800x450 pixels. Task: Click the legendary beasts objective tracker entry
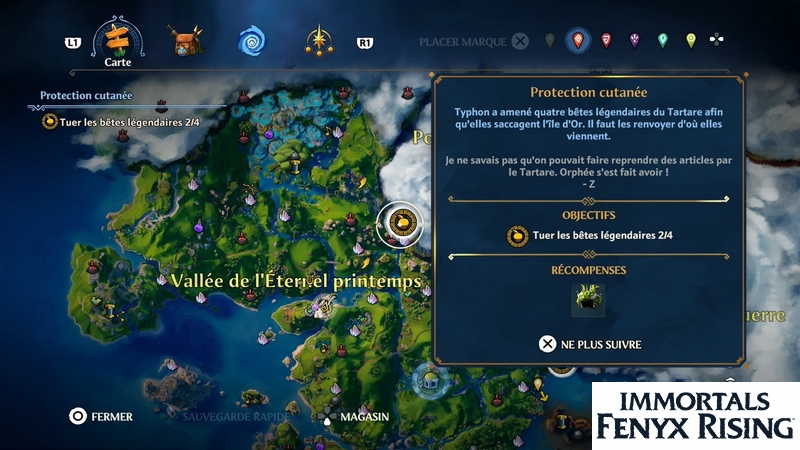point(120,122)
